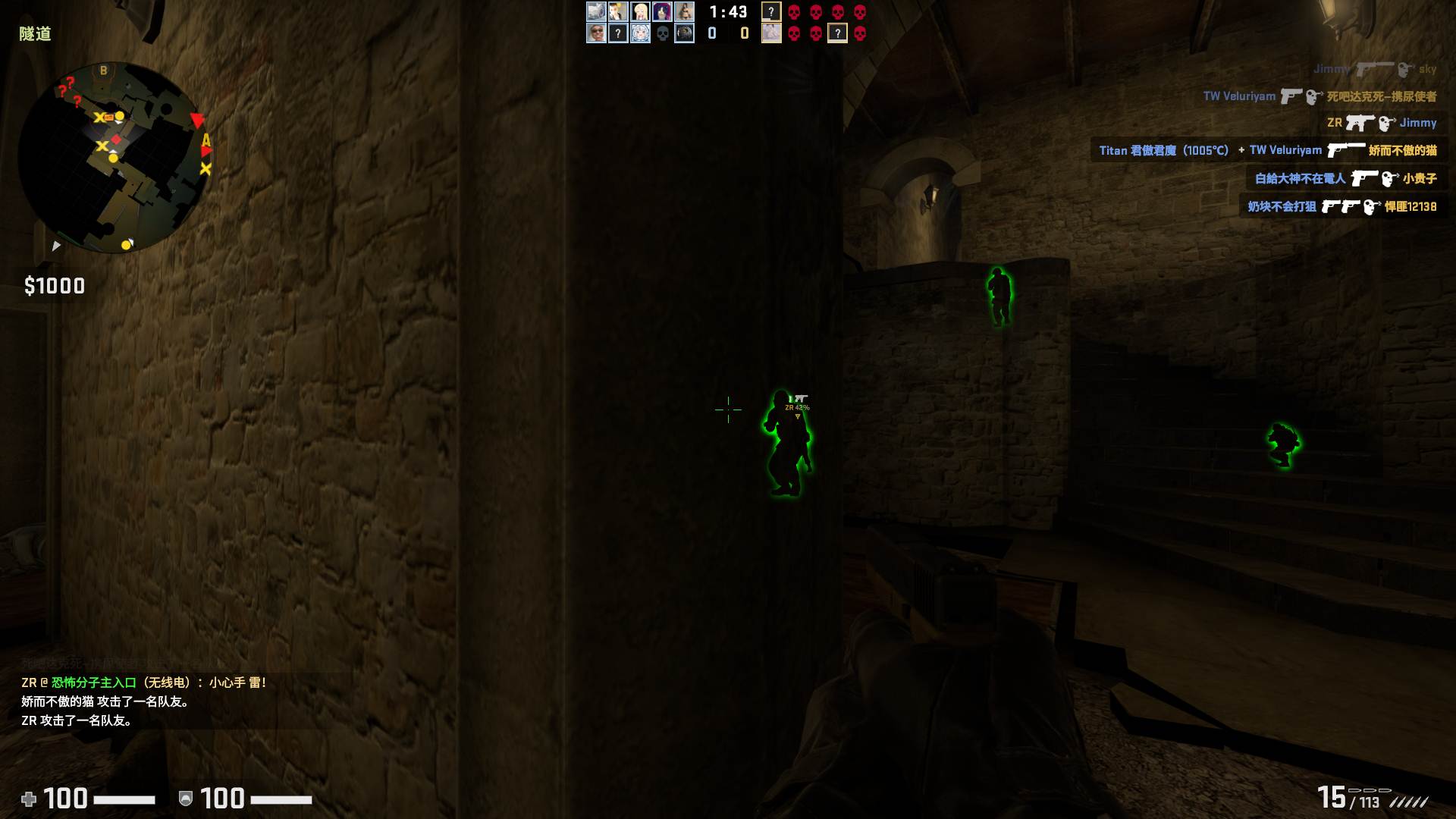Select the blonde anime girl player avatar

(640, 11)
